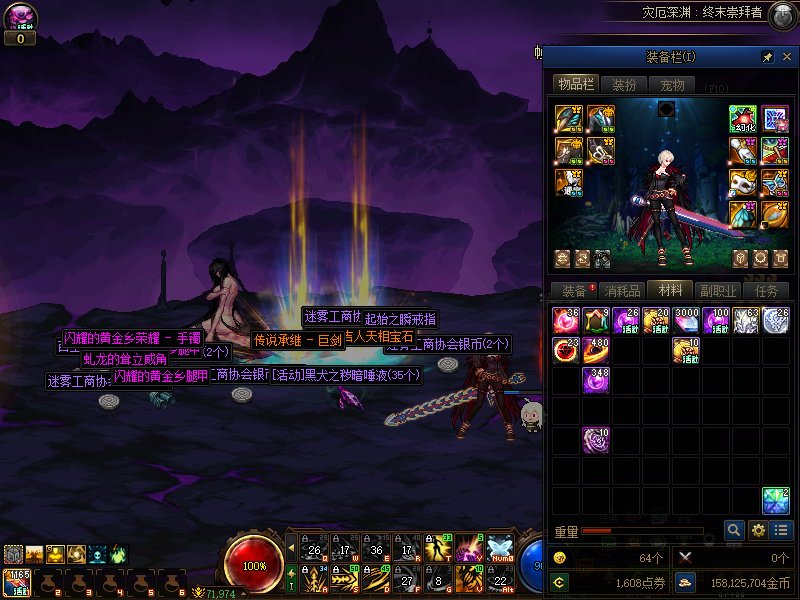Select the crystal stack of 3000
This screenshot has width=800, height=600.
click(686, 321)
